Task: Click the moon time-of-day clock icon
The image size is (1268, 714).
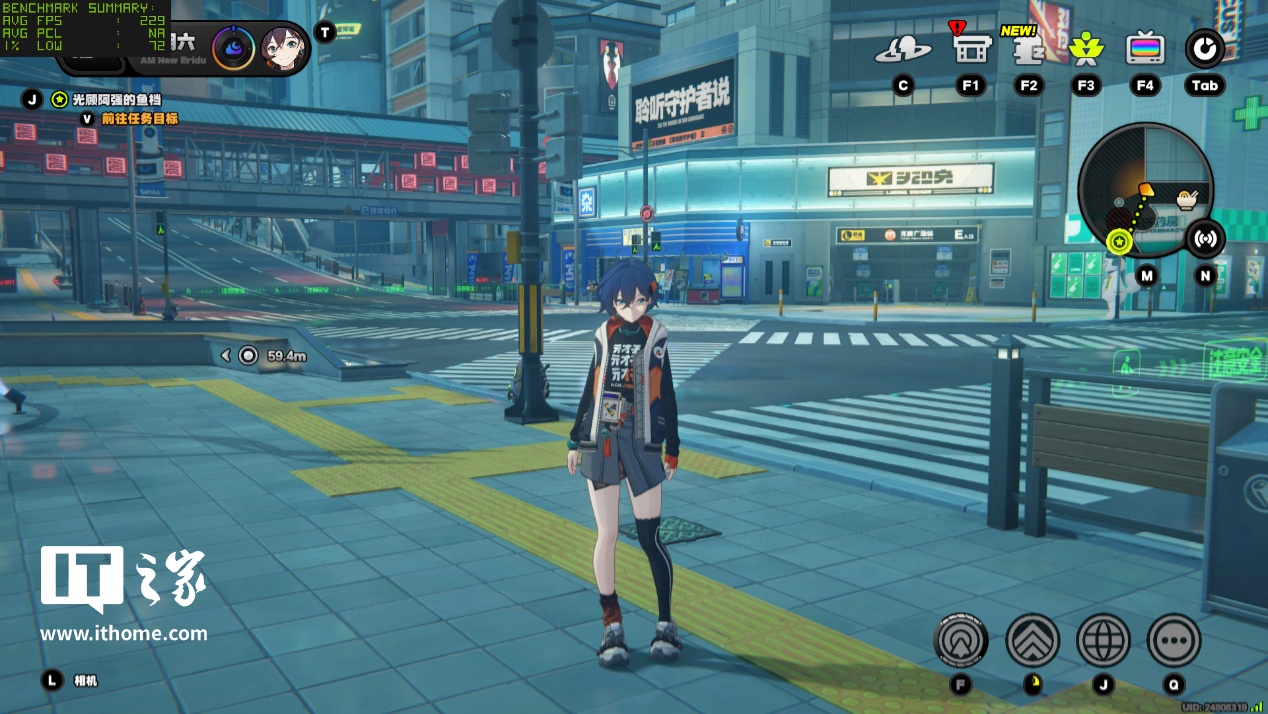Action: pos(233,48)
